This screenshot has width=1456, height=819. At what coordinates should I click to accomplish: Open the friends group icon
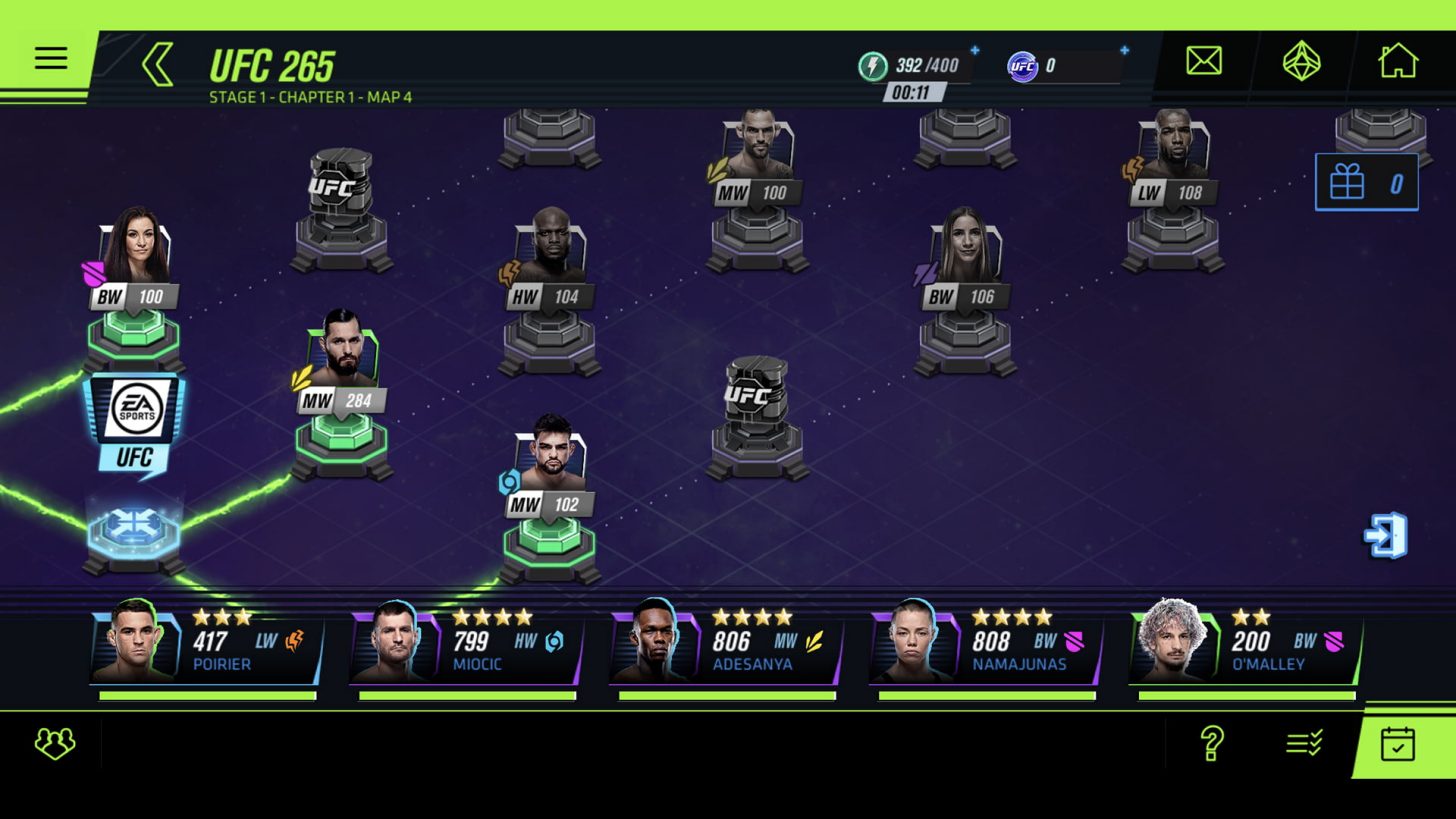coord(54,743)
